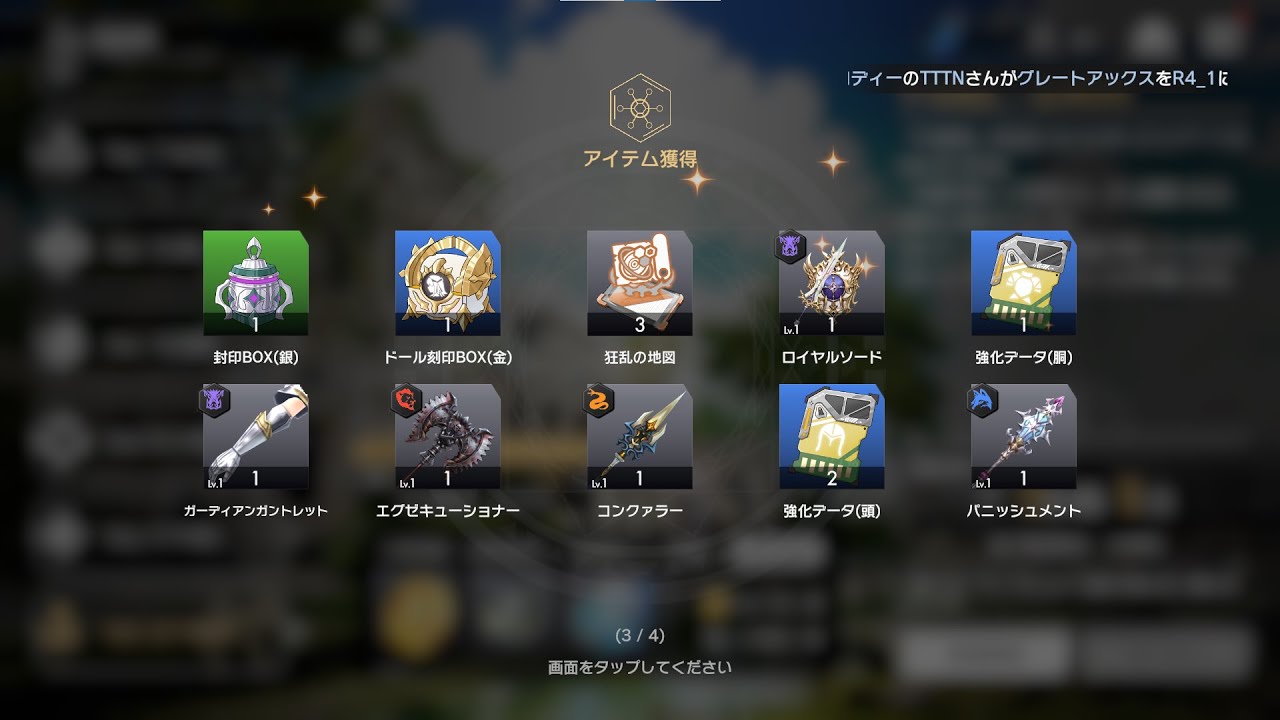Screen dimensions: 1280x720
Task: Select the ガーディアンガントレット gauntlet icon
Action: pyautogui.click(x=256, y=438)
